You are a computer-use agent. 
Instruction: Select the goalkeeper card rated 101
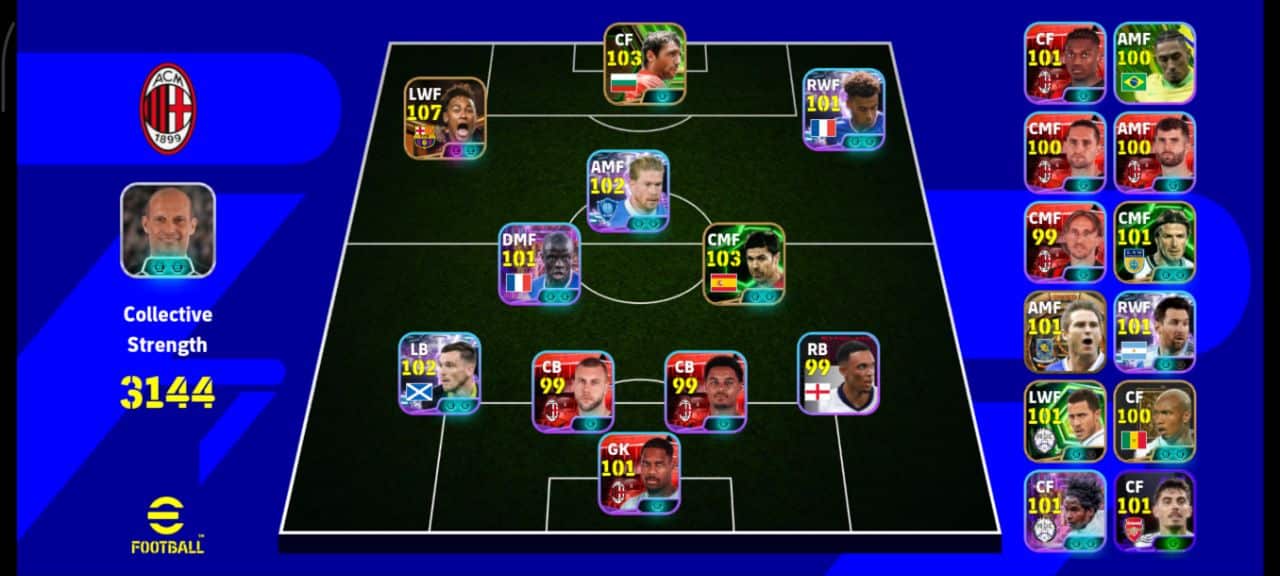pyautogui.click(x=640, y=473)
